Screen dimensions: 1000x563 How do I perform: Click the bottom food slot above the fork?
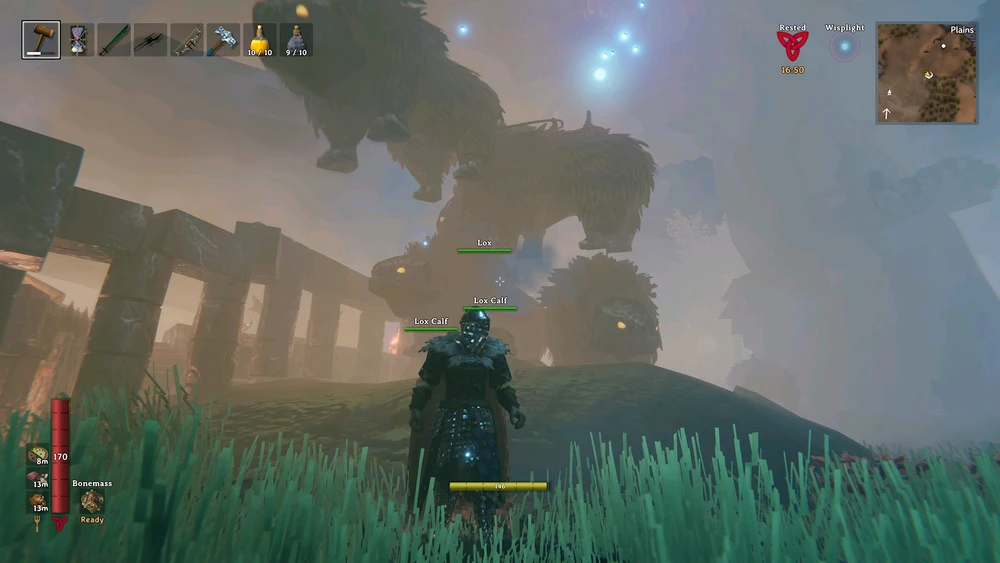38,501
